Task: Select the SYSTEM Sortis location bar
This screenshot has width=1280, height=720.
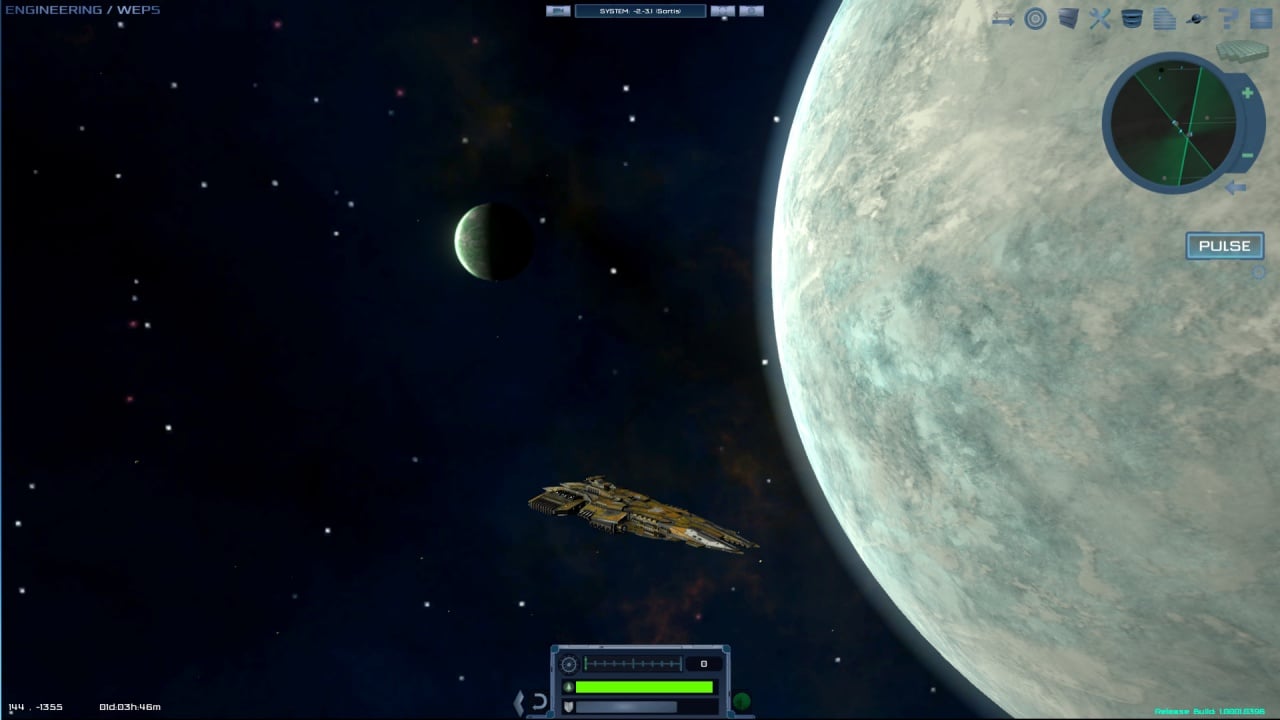Action: point(640,11)
